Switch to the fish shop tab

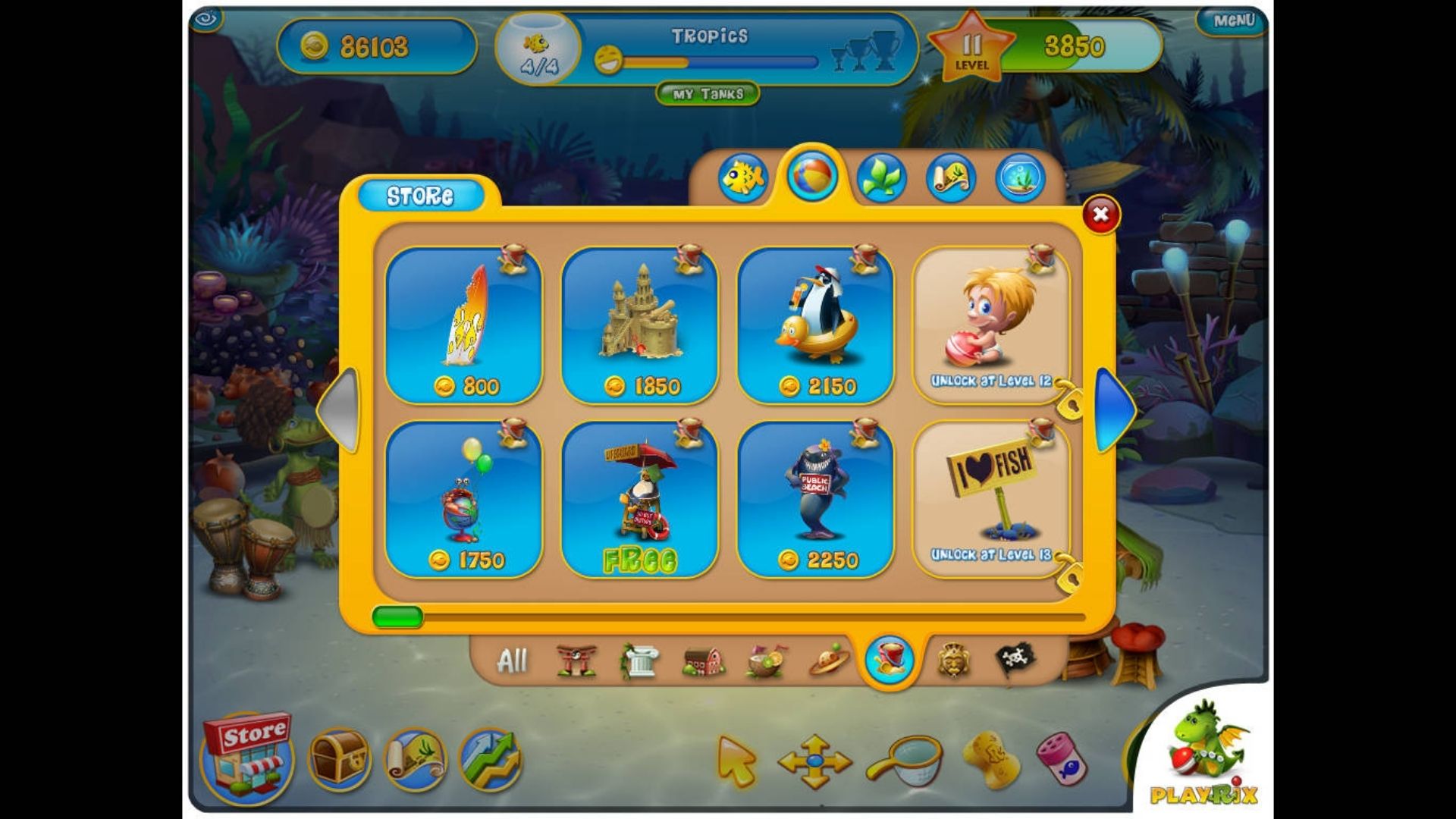[x=742, y=178]
